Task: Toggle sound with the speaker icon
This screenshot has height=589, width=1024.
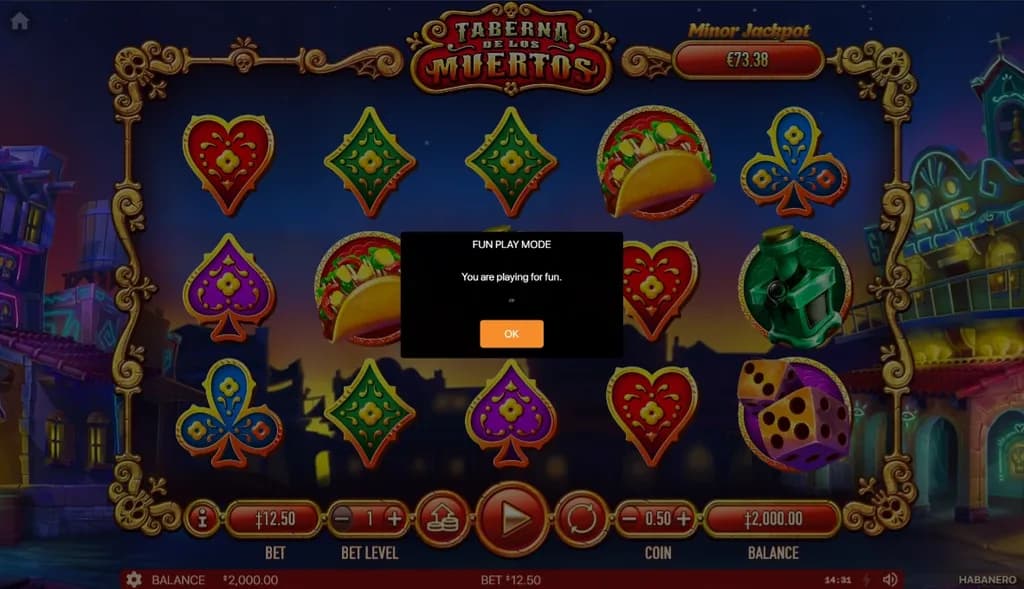Action: [890, 580]
